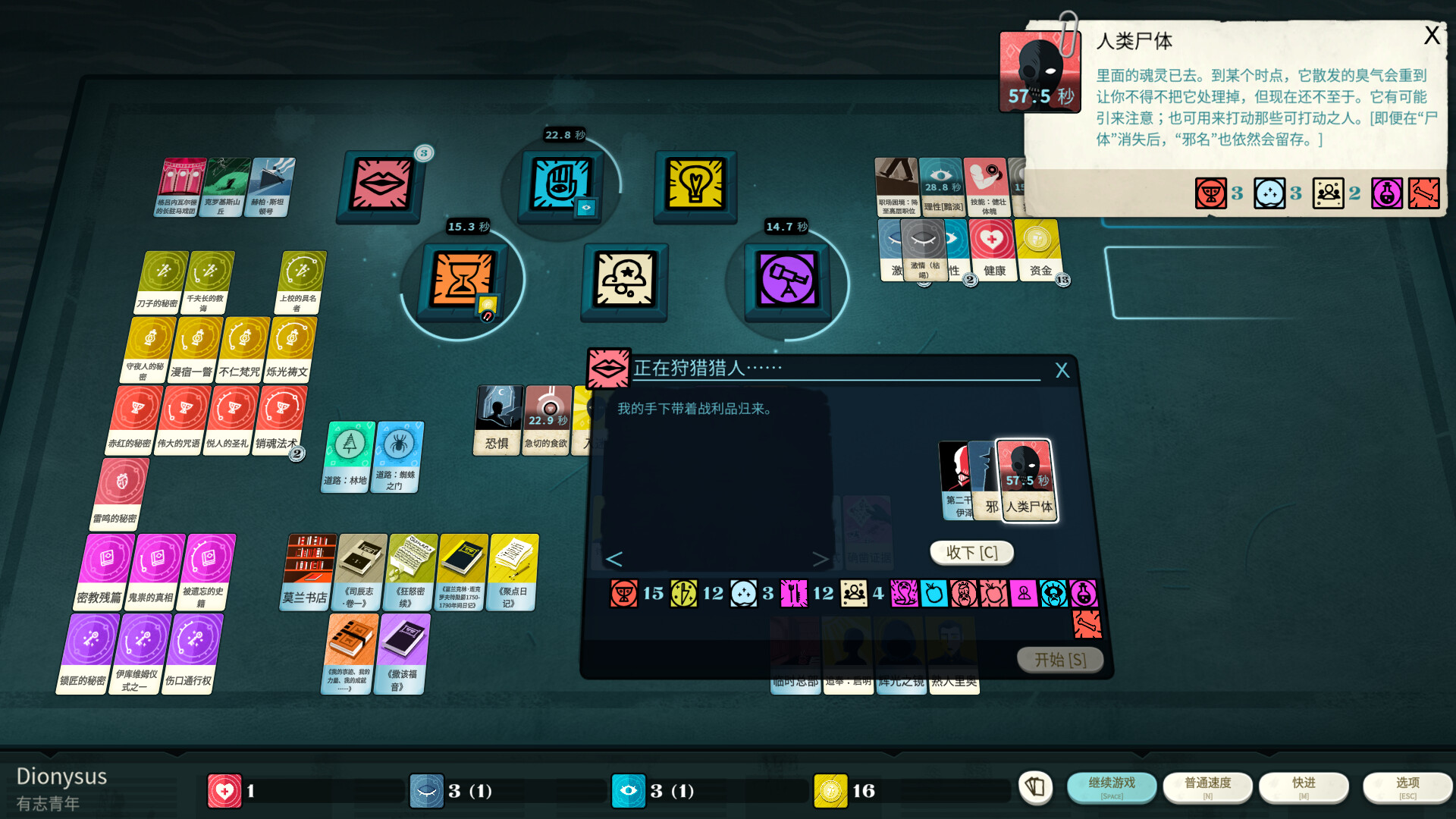1456x819 pixels.
Task: Click 收下 [C] to accept the result
Action: coord(971,553)
